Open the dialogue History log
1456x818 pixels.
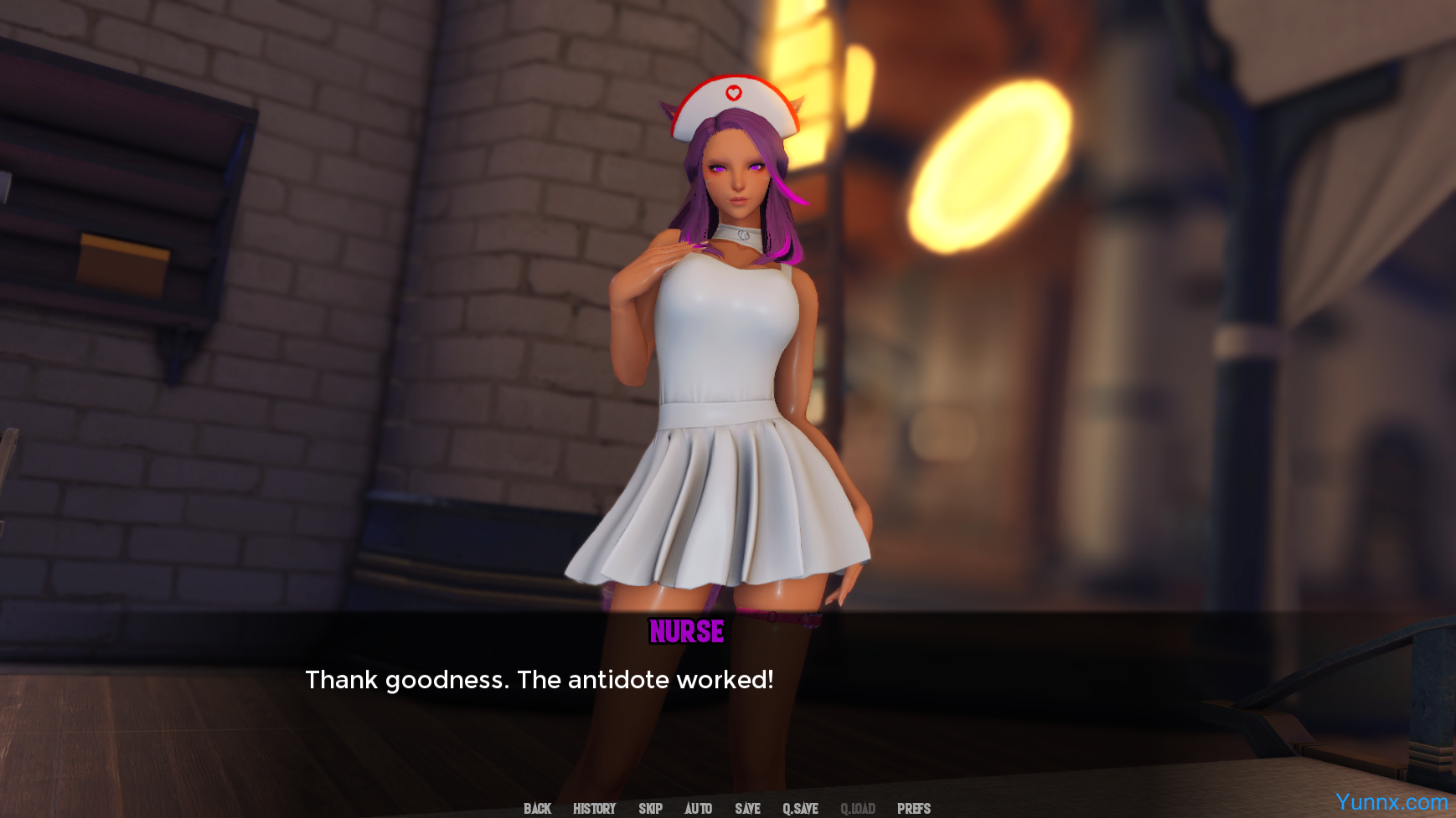click(x=594, y=808)
